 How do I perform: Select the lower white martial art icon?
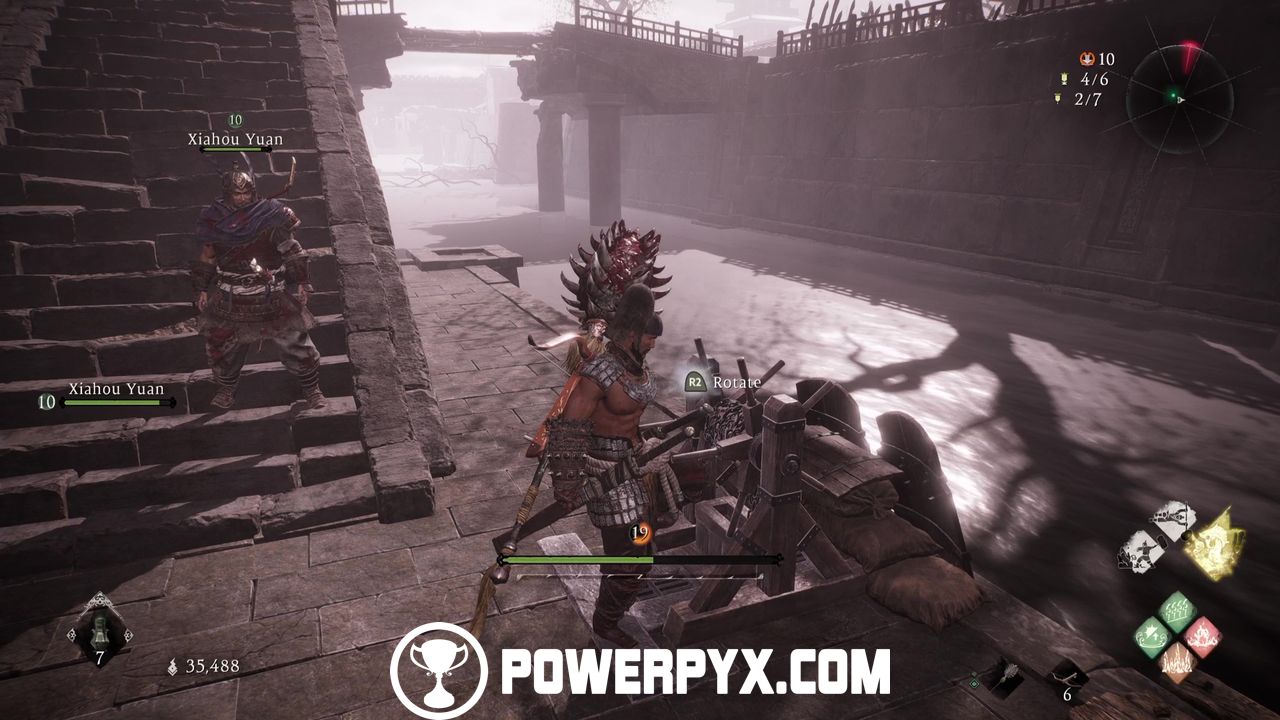[x=1141, y=552]
